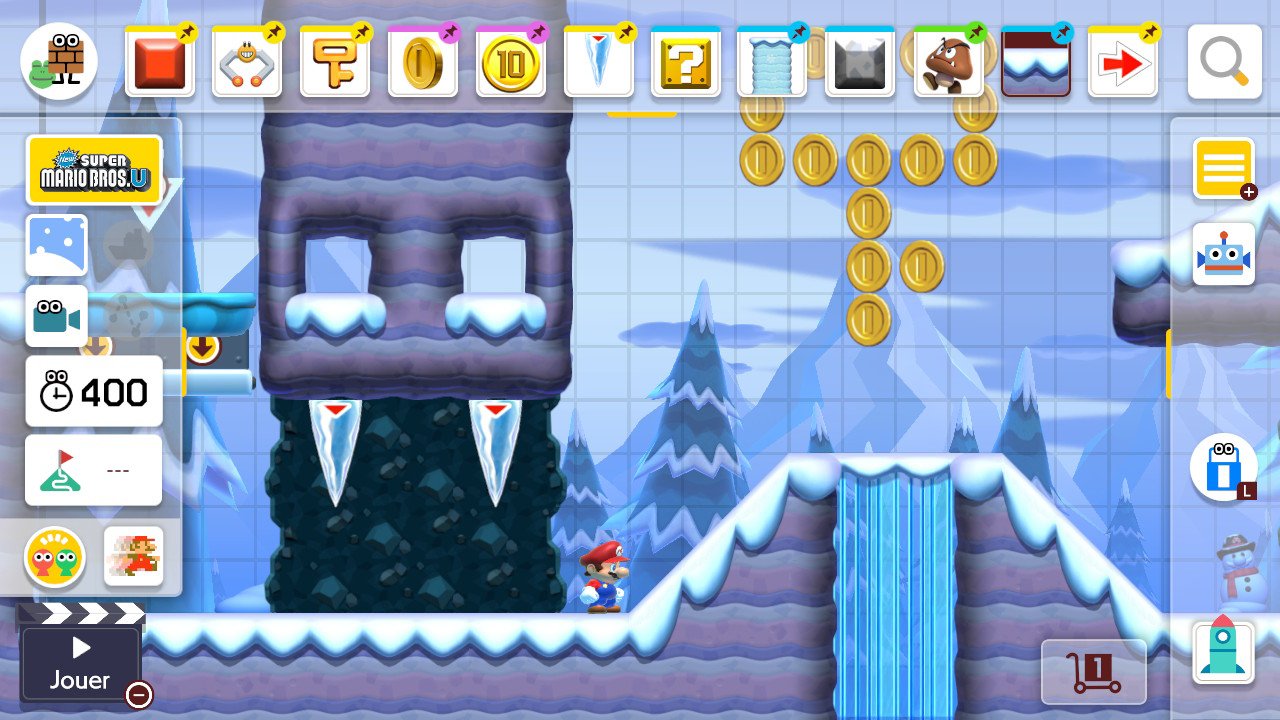Select the snowy ground terrain item
This screenshot has width=1280, height=720.
pyautogui.click(x=1035, y=62)
